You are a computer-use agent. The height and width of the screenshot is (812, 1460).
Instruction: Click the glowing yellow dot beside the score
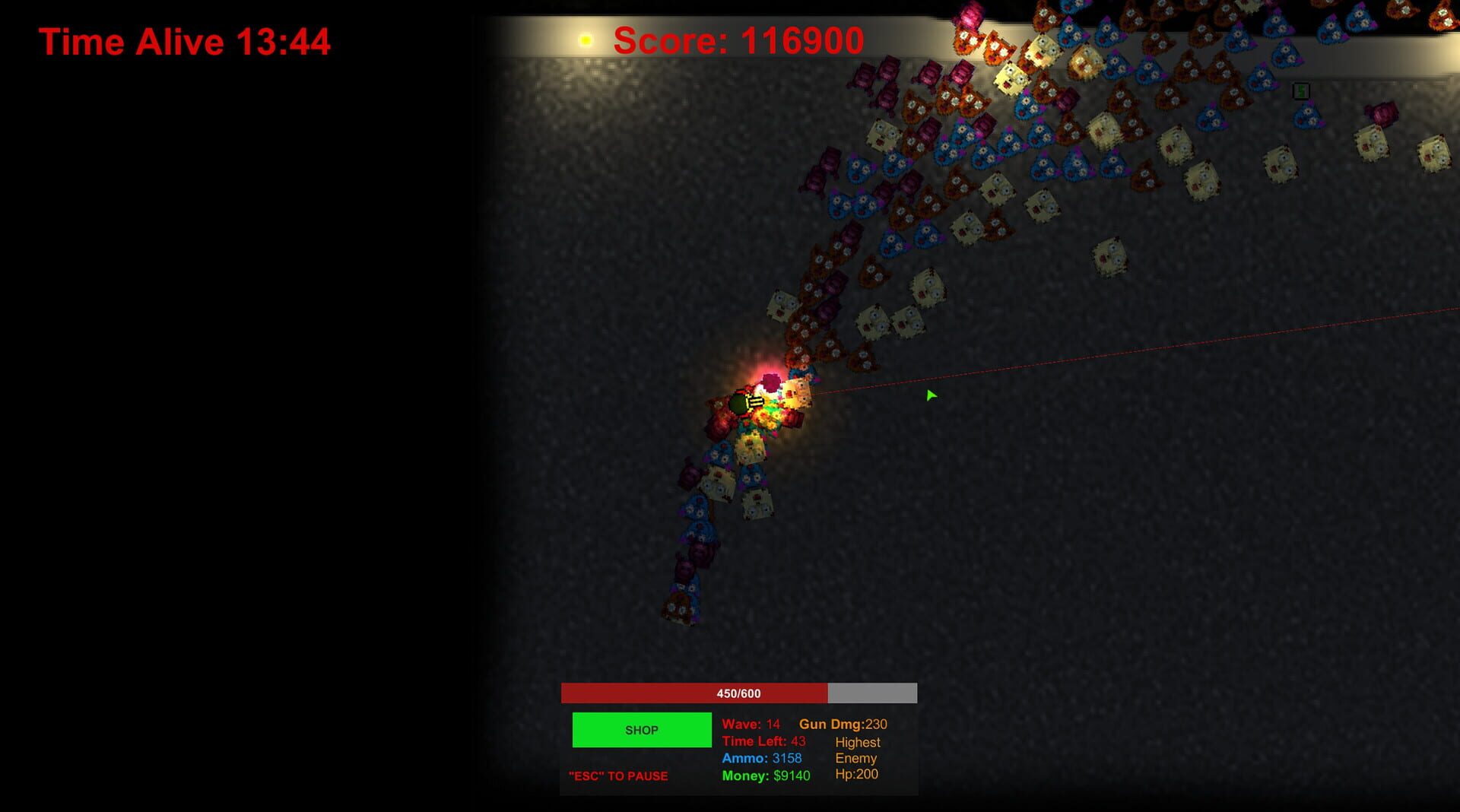(x=586, y=40)
